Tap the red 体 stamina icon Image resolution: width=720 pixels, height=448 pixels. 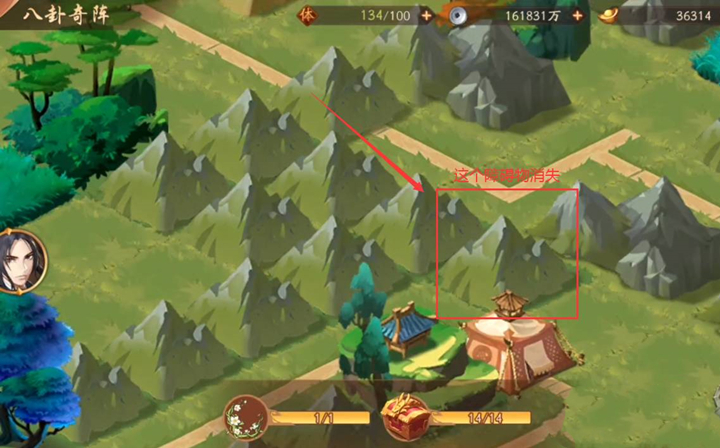pyautogui.click(x=307, y=15)
